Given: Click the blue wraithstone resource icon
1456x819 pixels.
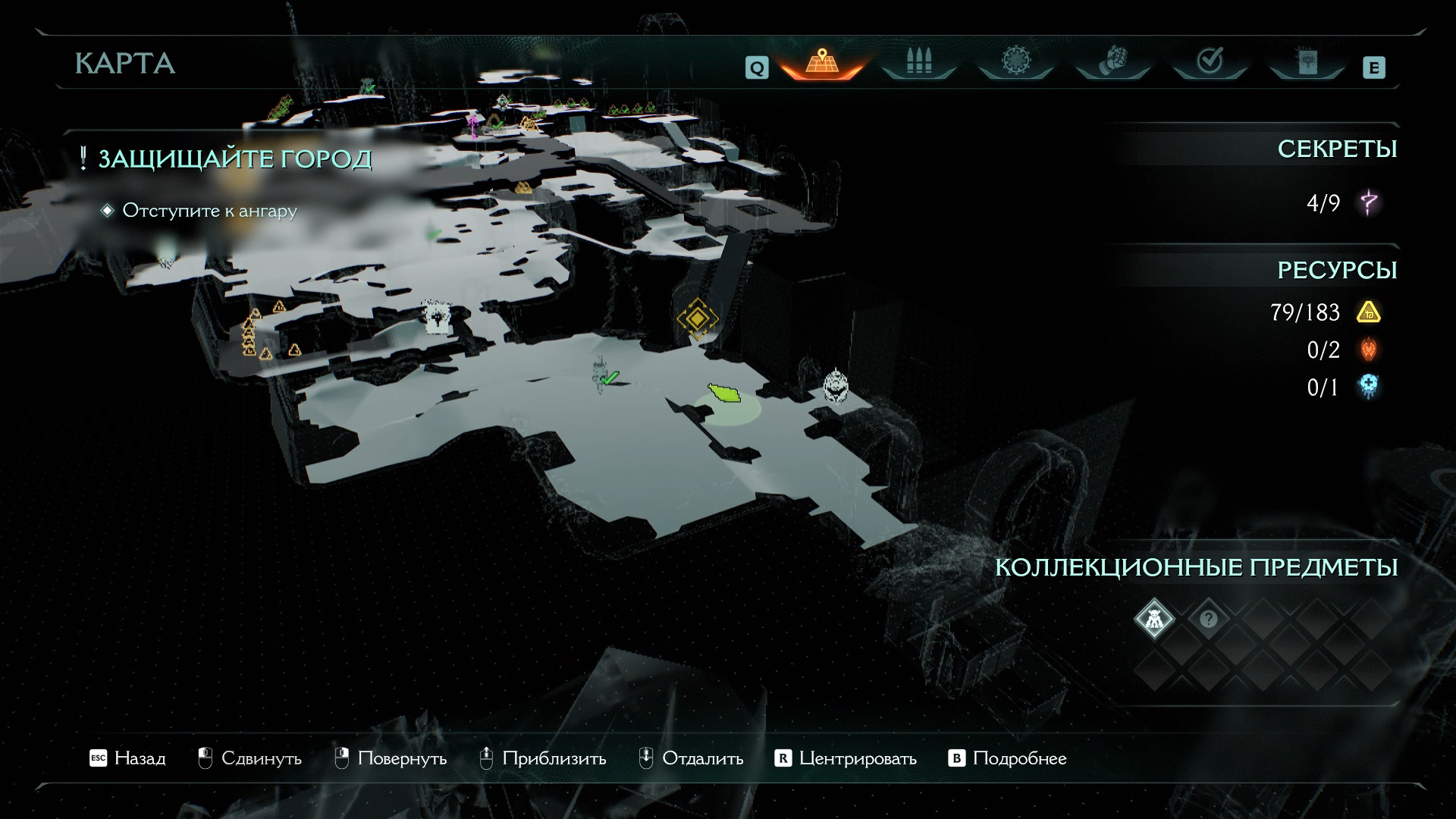Looking at the screenshot, I should pyautogui.click(x=1368, y=387).
